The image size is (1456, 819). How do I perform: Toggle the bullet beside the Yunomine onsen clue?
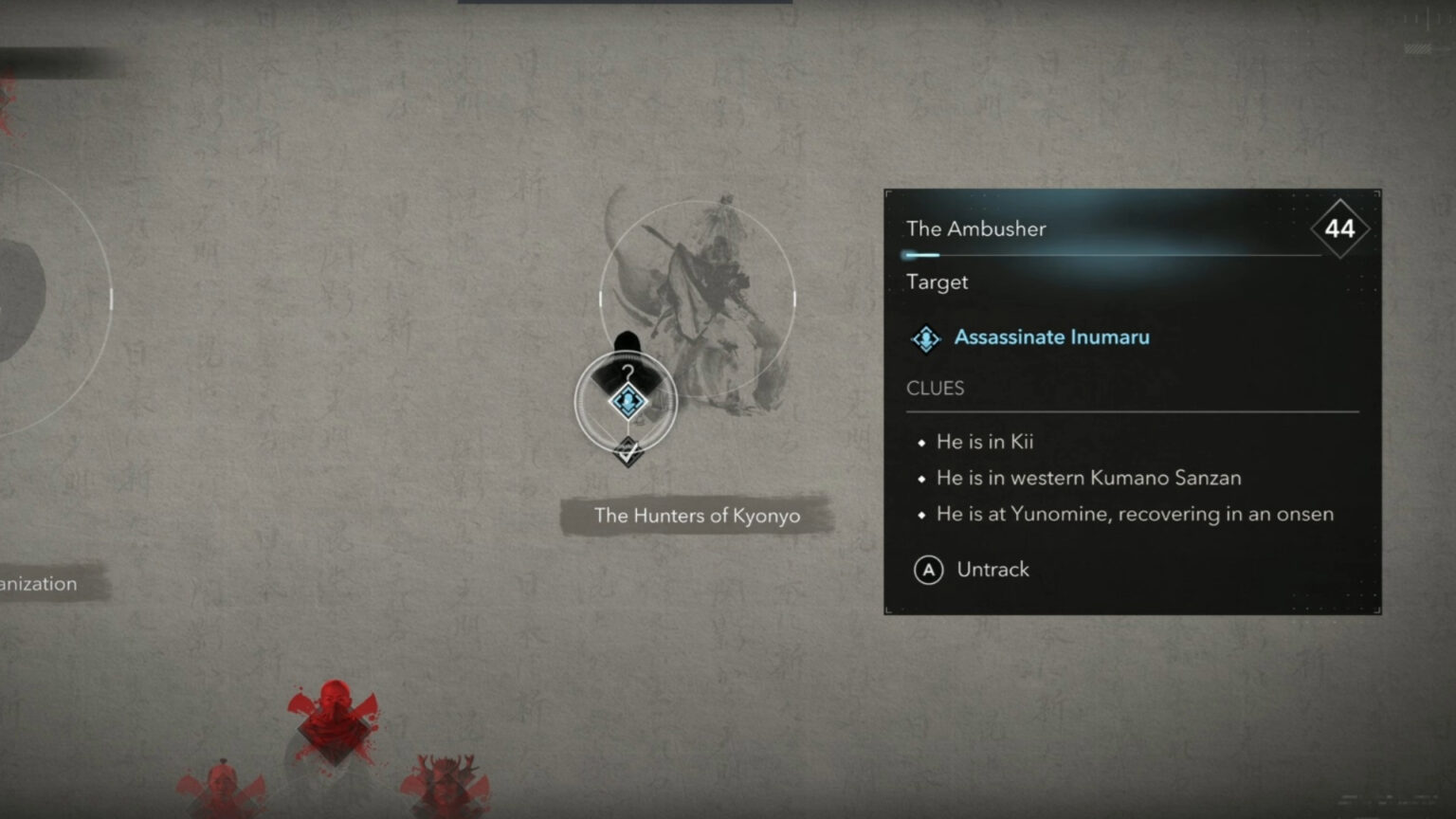point(920,514)
